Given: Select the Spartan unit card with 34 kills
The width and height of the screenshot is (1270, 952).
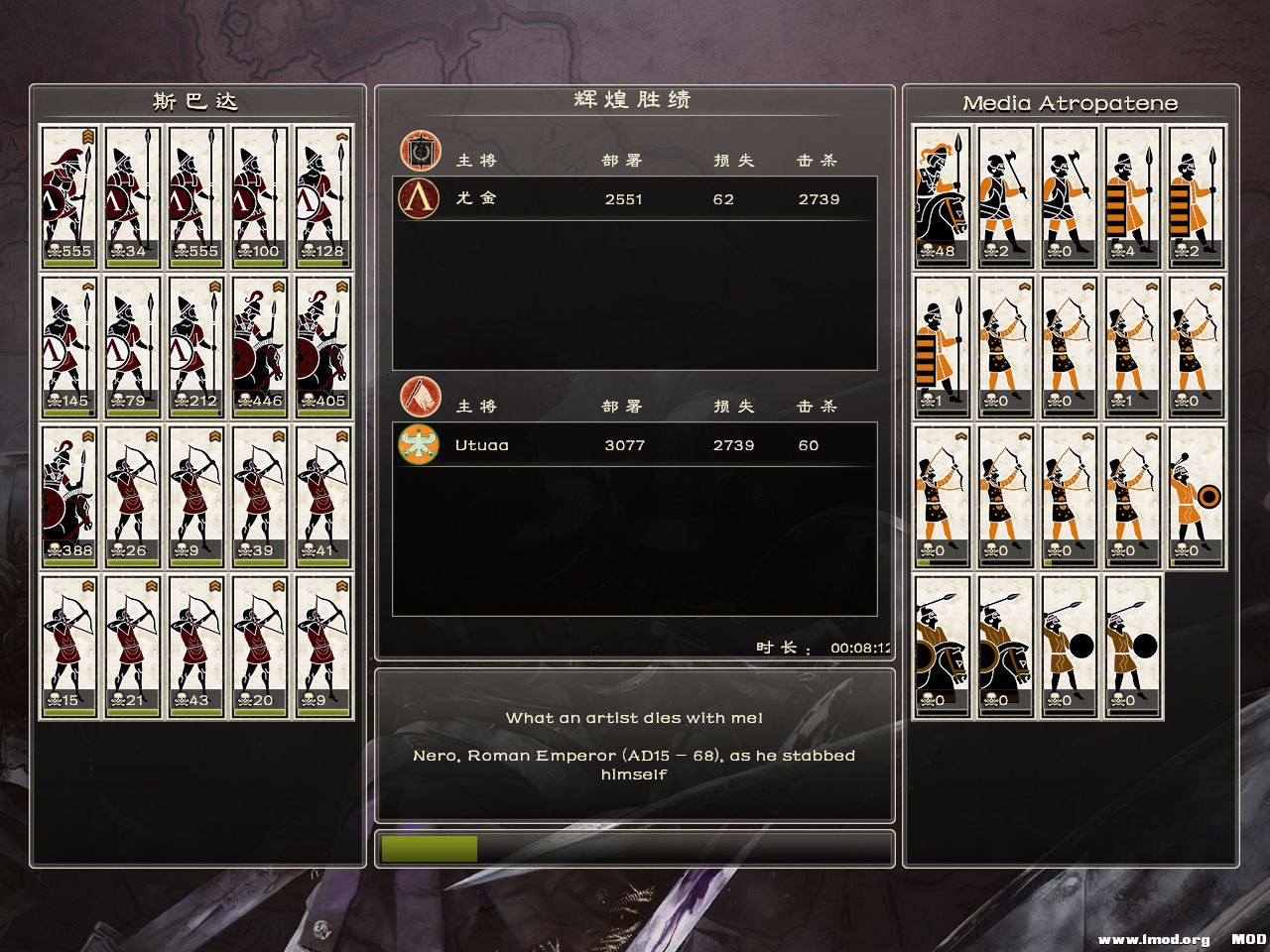Looking at the screenshot, I should tap(132, 197).
